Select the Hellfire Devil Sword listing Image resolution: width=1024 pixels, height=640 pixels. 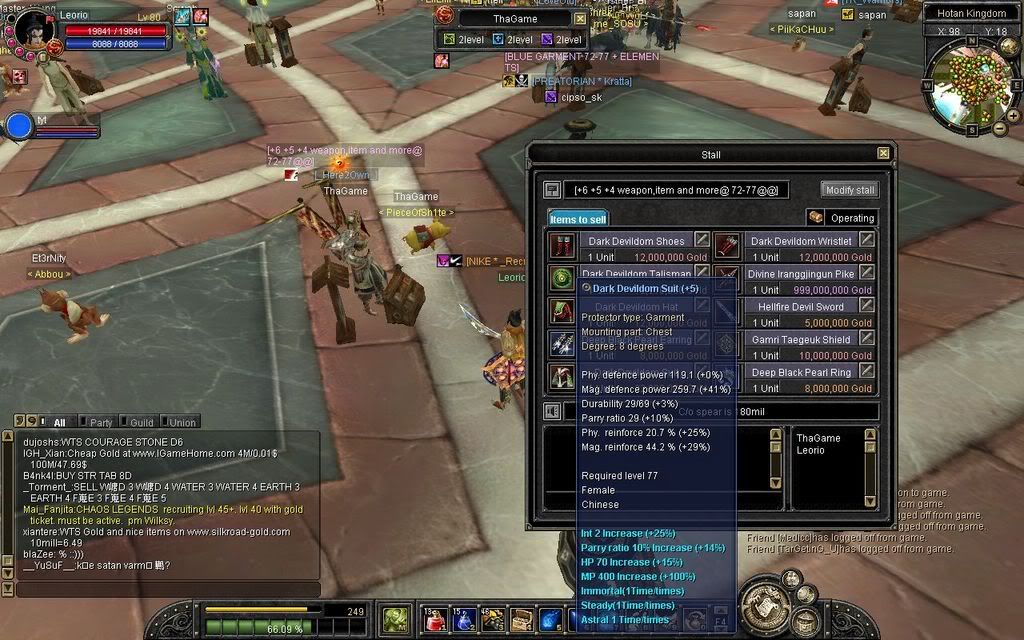(x=800, y=307)
